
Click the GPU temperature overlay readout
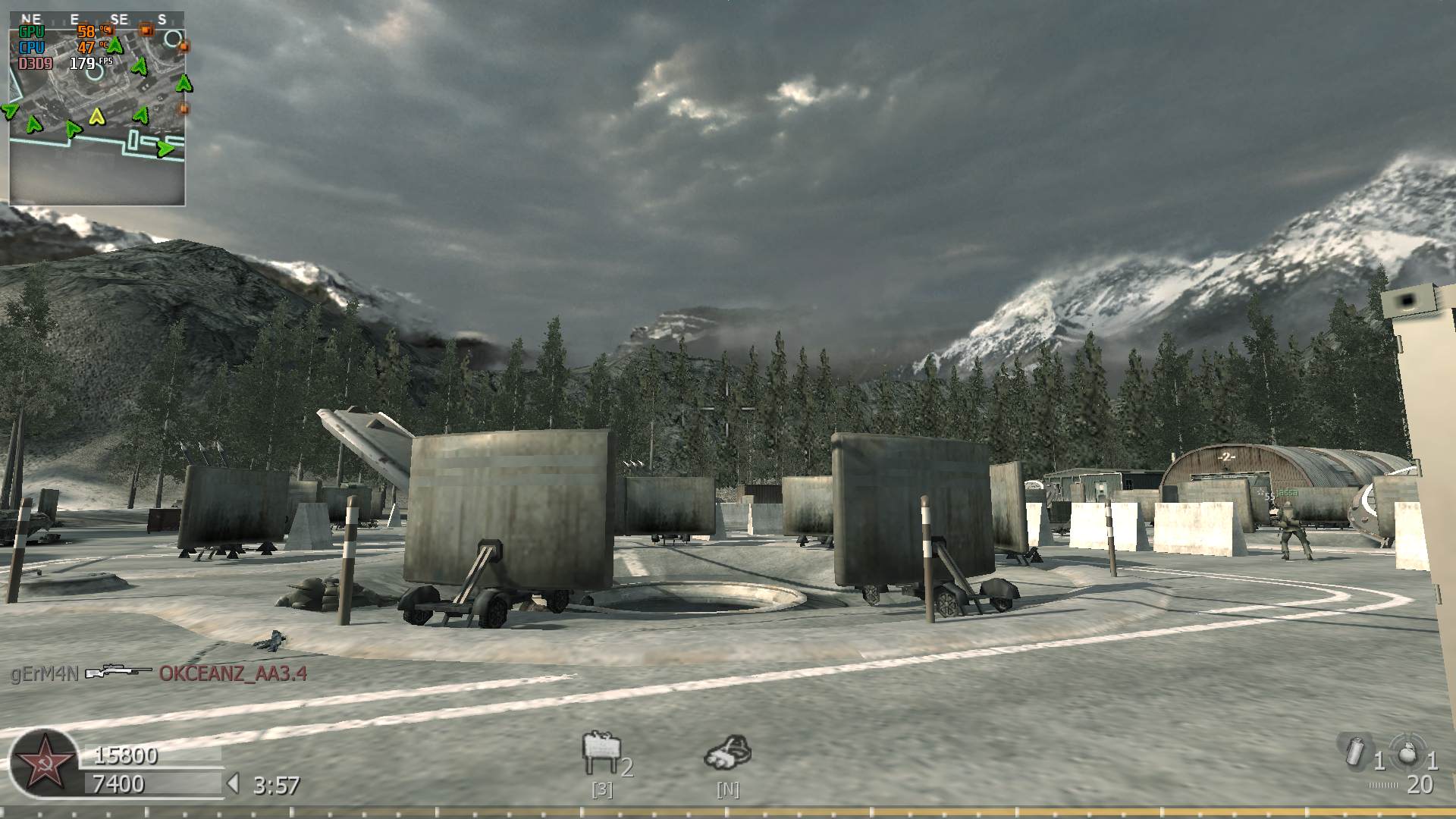click(86, 32)
